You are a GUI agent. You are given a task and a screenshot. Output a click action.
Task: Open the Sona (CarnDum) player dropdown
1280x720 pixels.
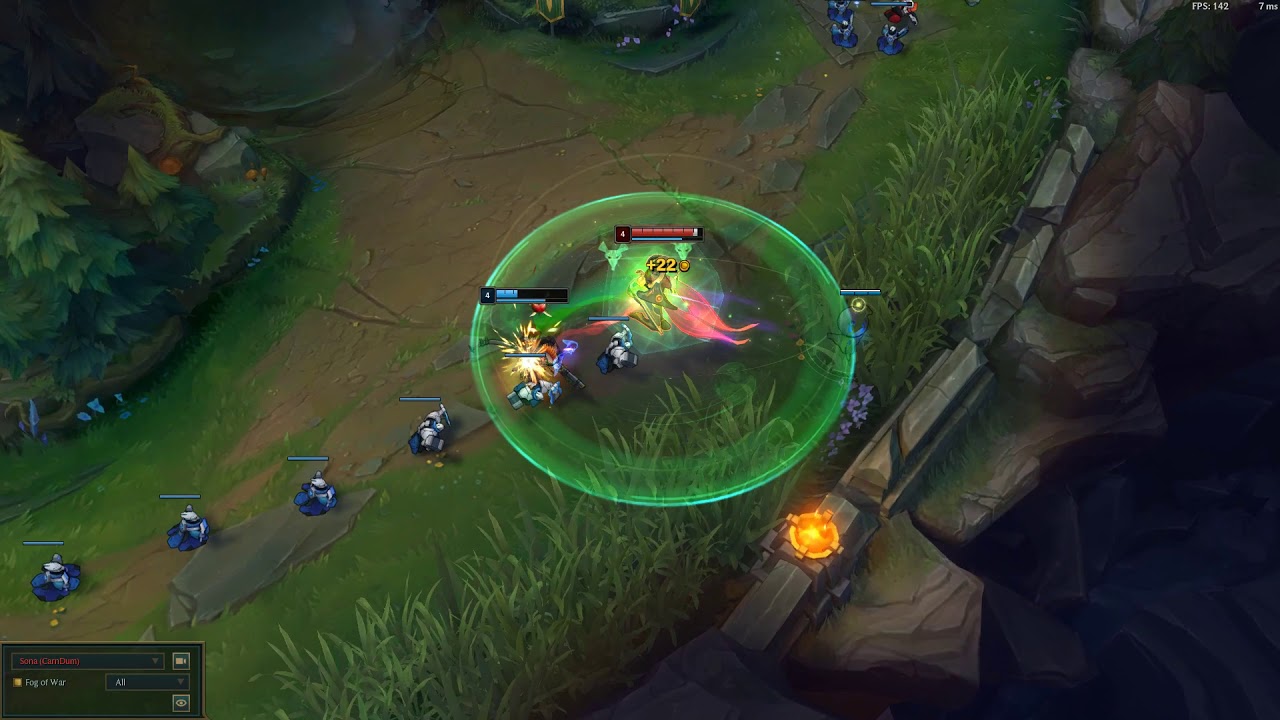click(x=87, y=661)
